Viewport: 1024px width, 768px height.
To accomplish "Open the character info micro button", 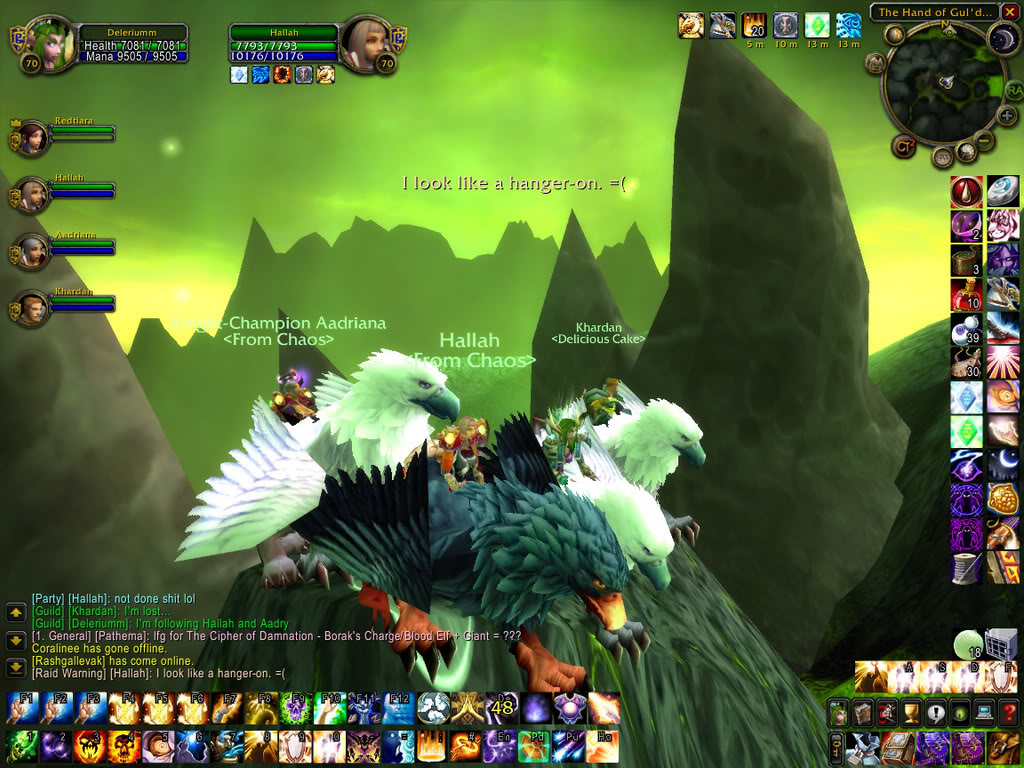I will click(839, 713).
